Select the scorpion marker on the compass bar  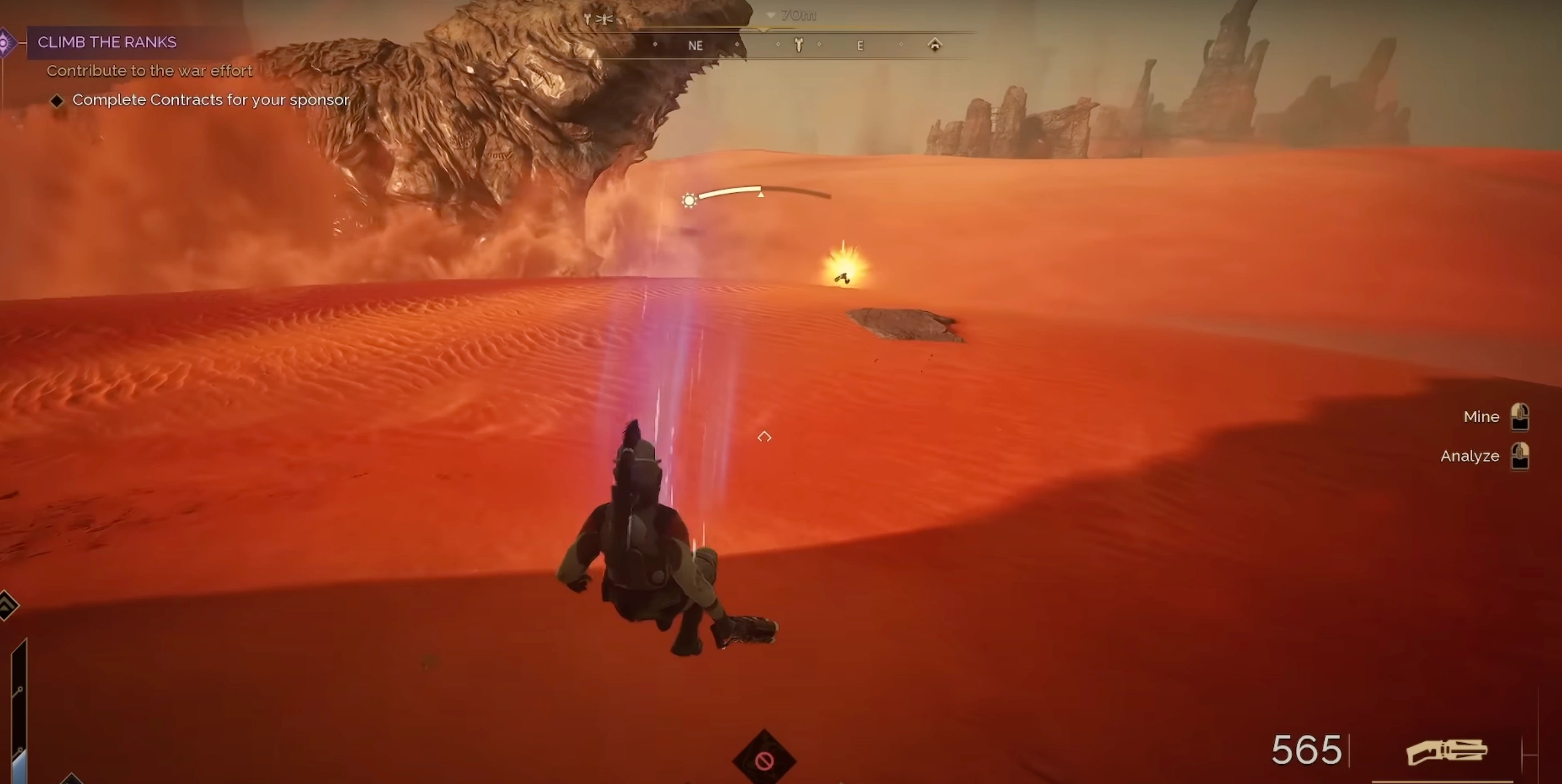coord(799,46)
